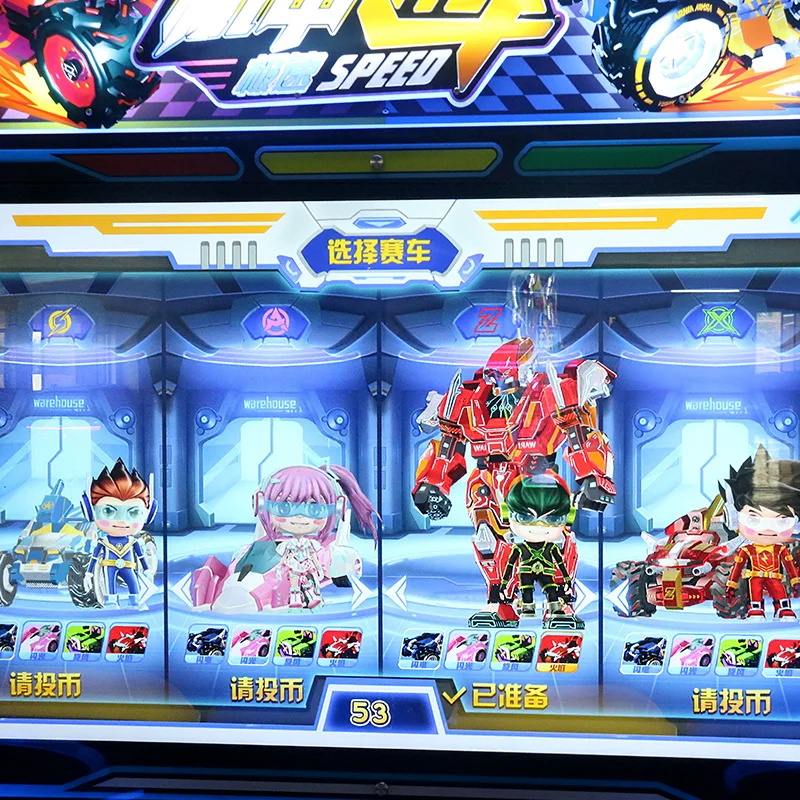Screen dimensions: 800x800
Task: Choose the blue car thumbnail under the pink-haired girl
Action: pyautogui.click(x=205, y=643)
